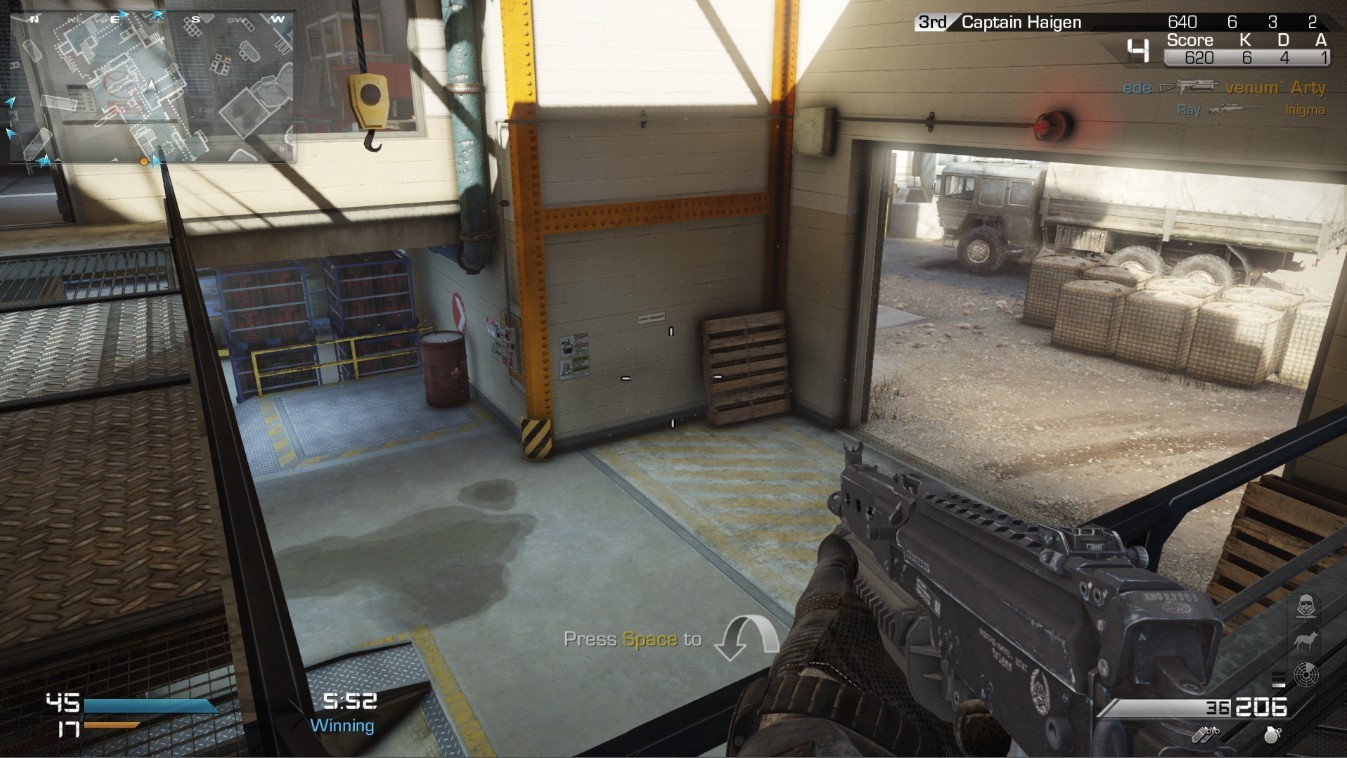Activate the masked soldier killstreak icon
The height and width of the screenshot is (758, 1347).
click(x=1305, y=605)
